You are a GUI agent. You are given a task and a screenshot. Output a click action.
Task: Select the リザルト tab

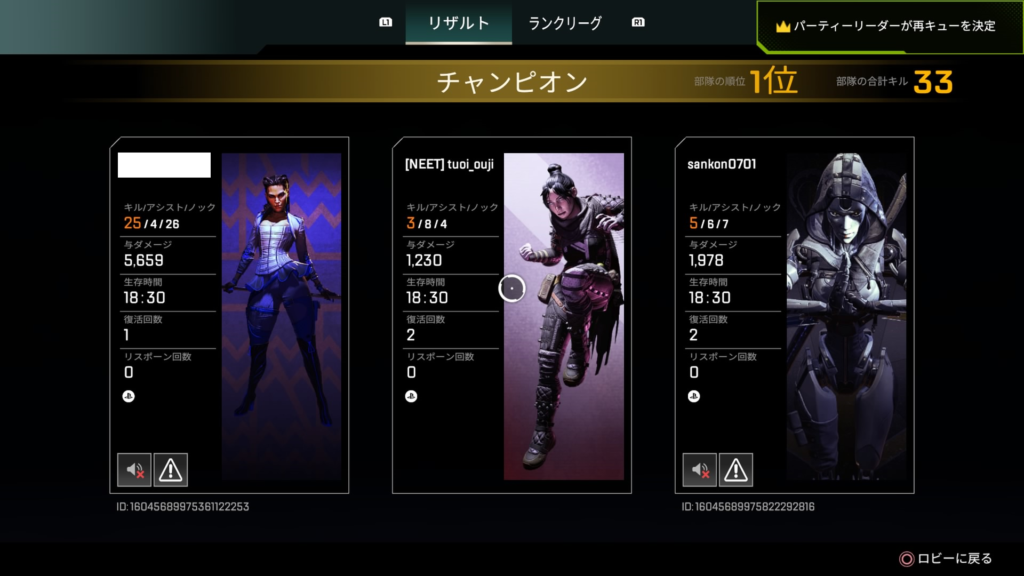point(458,23)
